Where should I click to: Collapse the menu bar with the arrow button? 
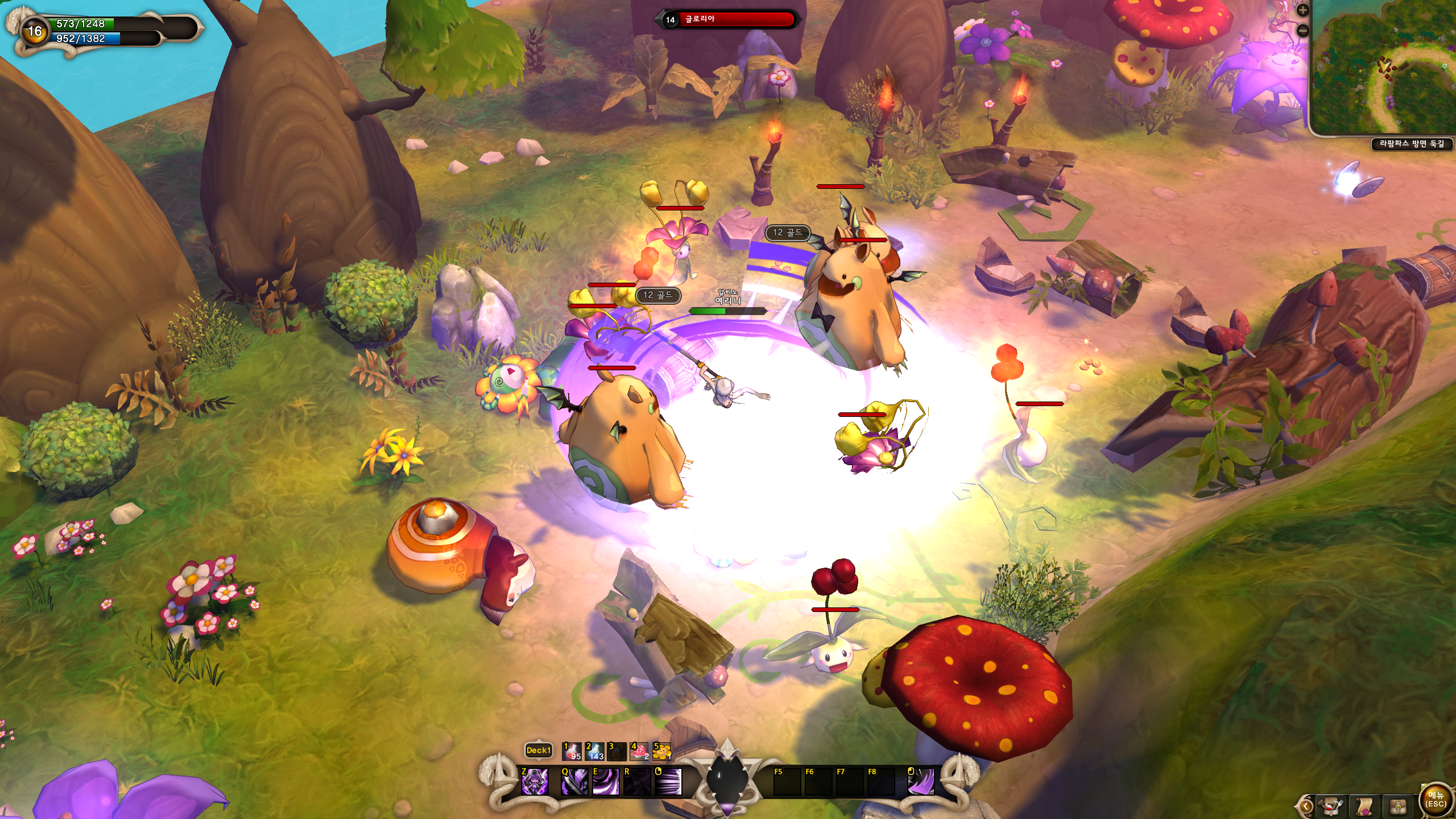(1306, 806)
